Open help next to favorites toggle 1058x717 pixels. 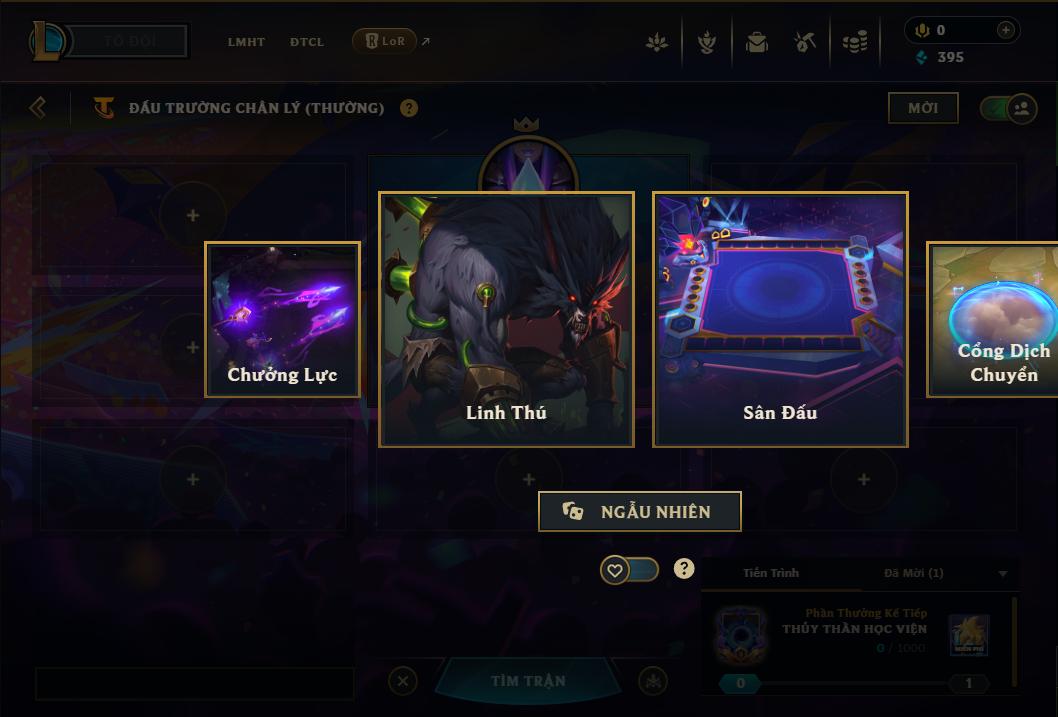point(684,569)
